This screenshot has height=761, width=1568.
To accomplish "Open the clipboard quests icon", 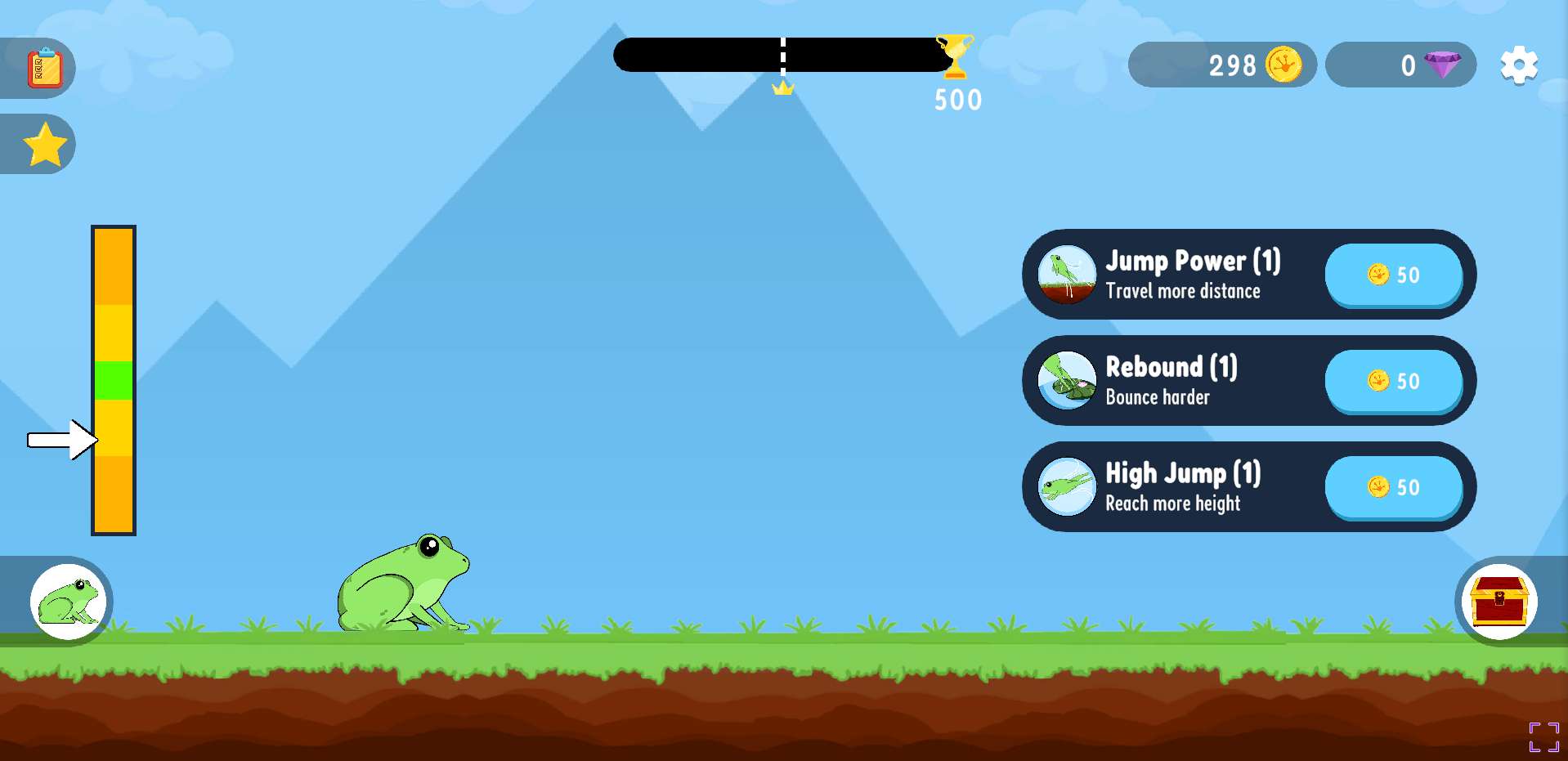I will 44,68.
